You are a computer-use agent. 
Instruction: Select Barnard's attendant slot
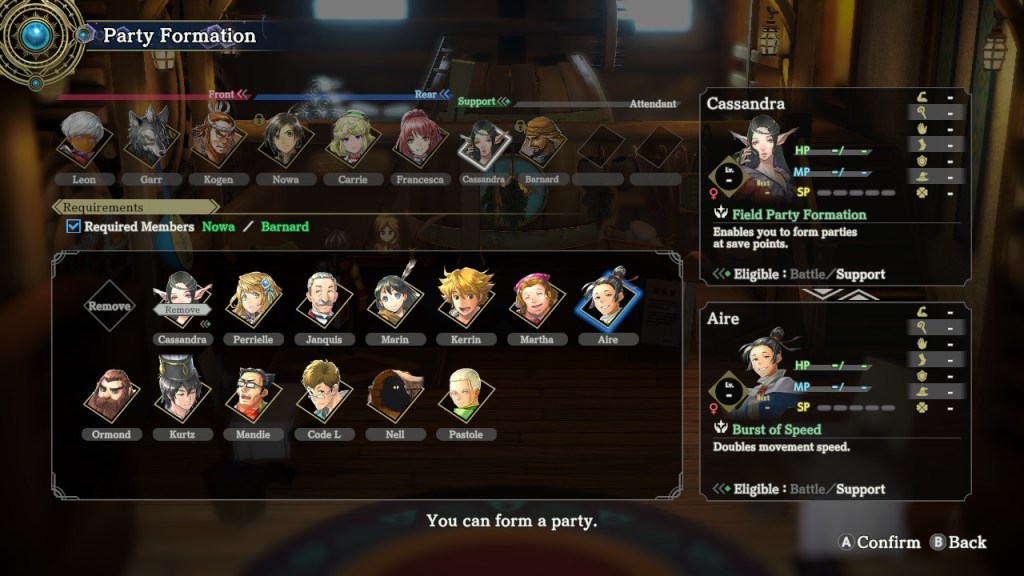point(541,141)
